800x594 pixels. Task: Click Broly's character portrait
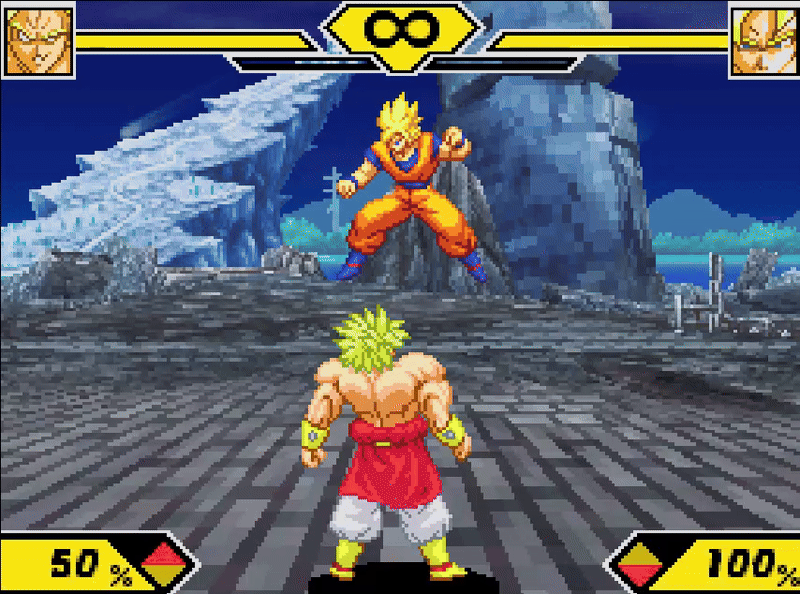39,41
